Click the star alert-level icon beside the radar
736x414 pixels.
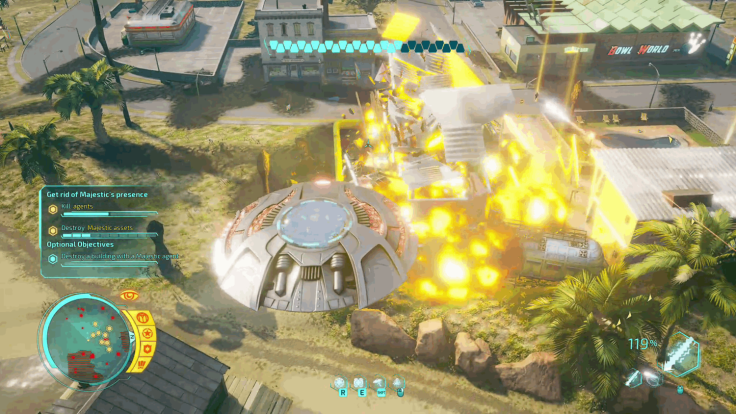coord(147,333)
